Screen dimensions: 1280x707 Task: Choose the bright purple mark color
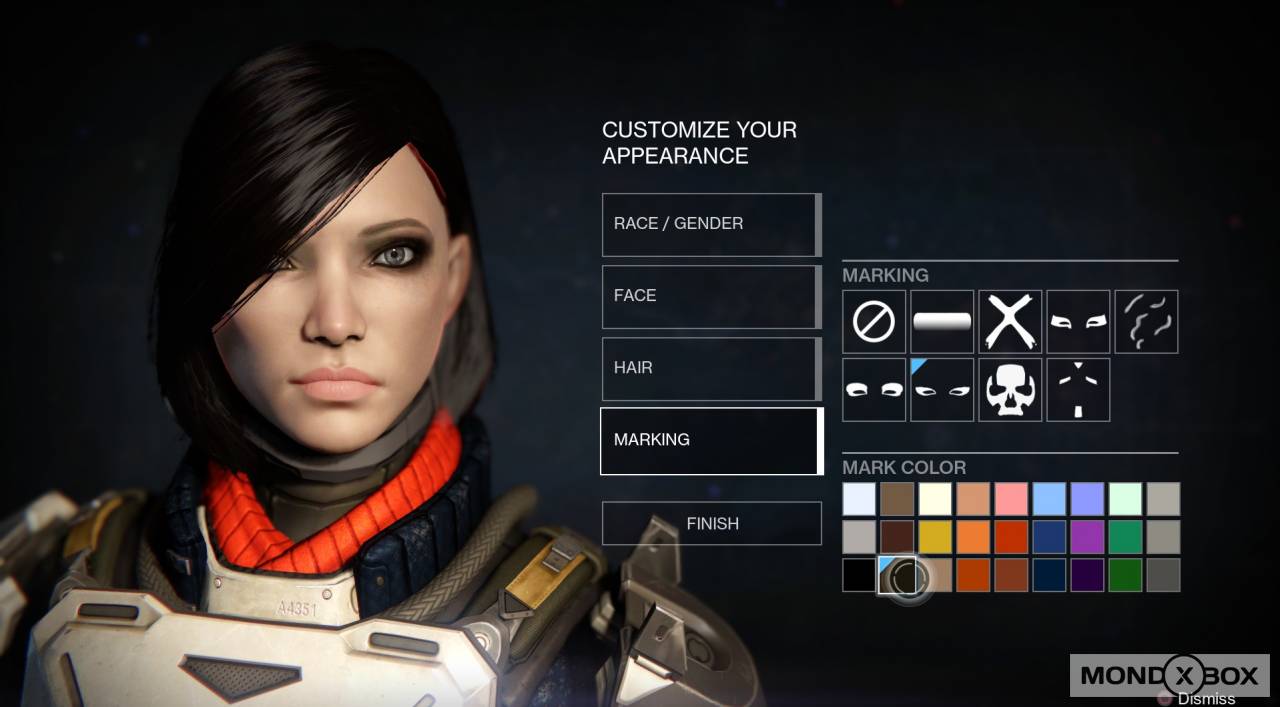pos(1087,537)
